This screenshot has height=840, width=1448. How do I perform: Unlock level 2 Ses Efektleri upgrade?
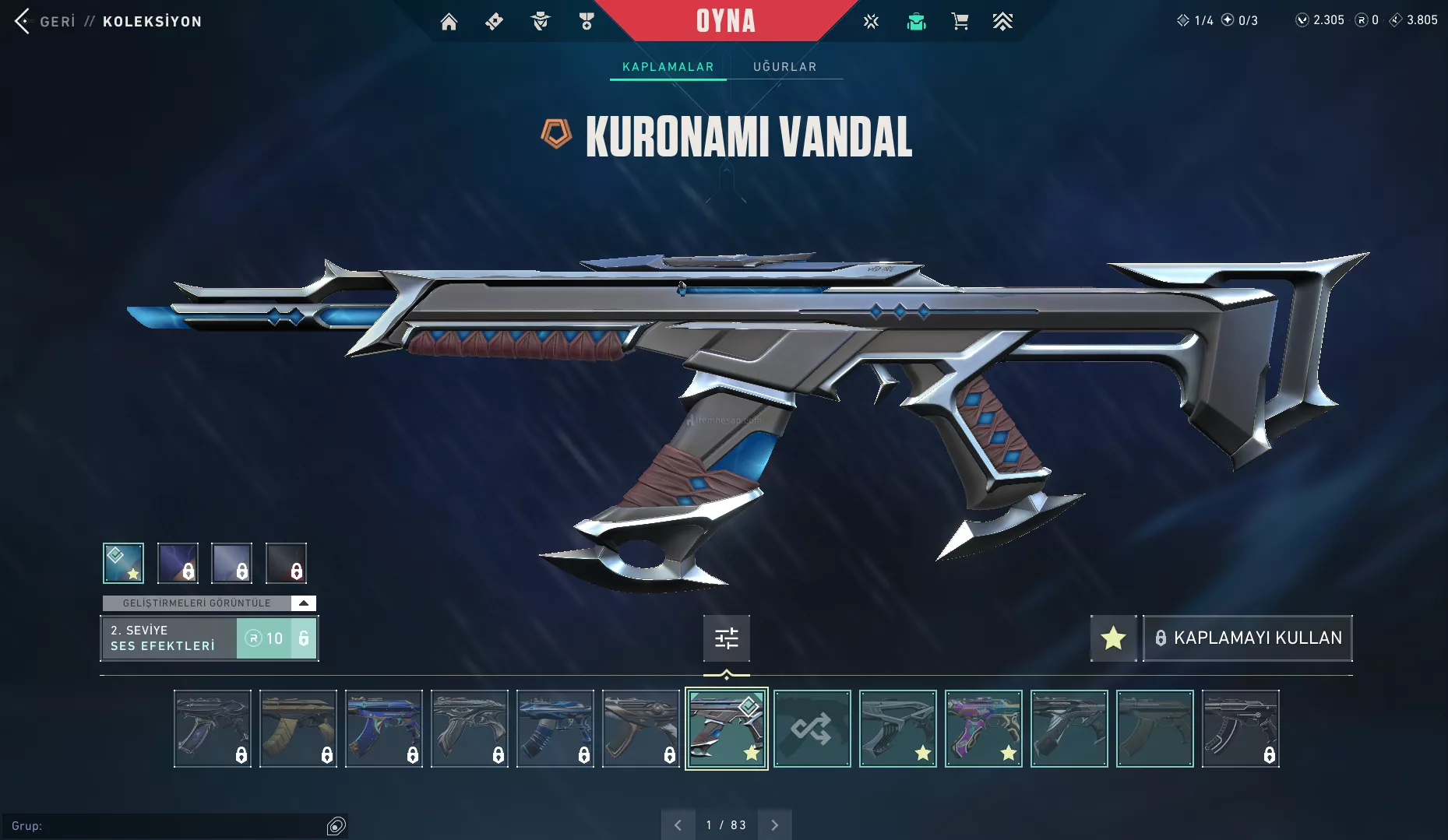tap(277, 638)
